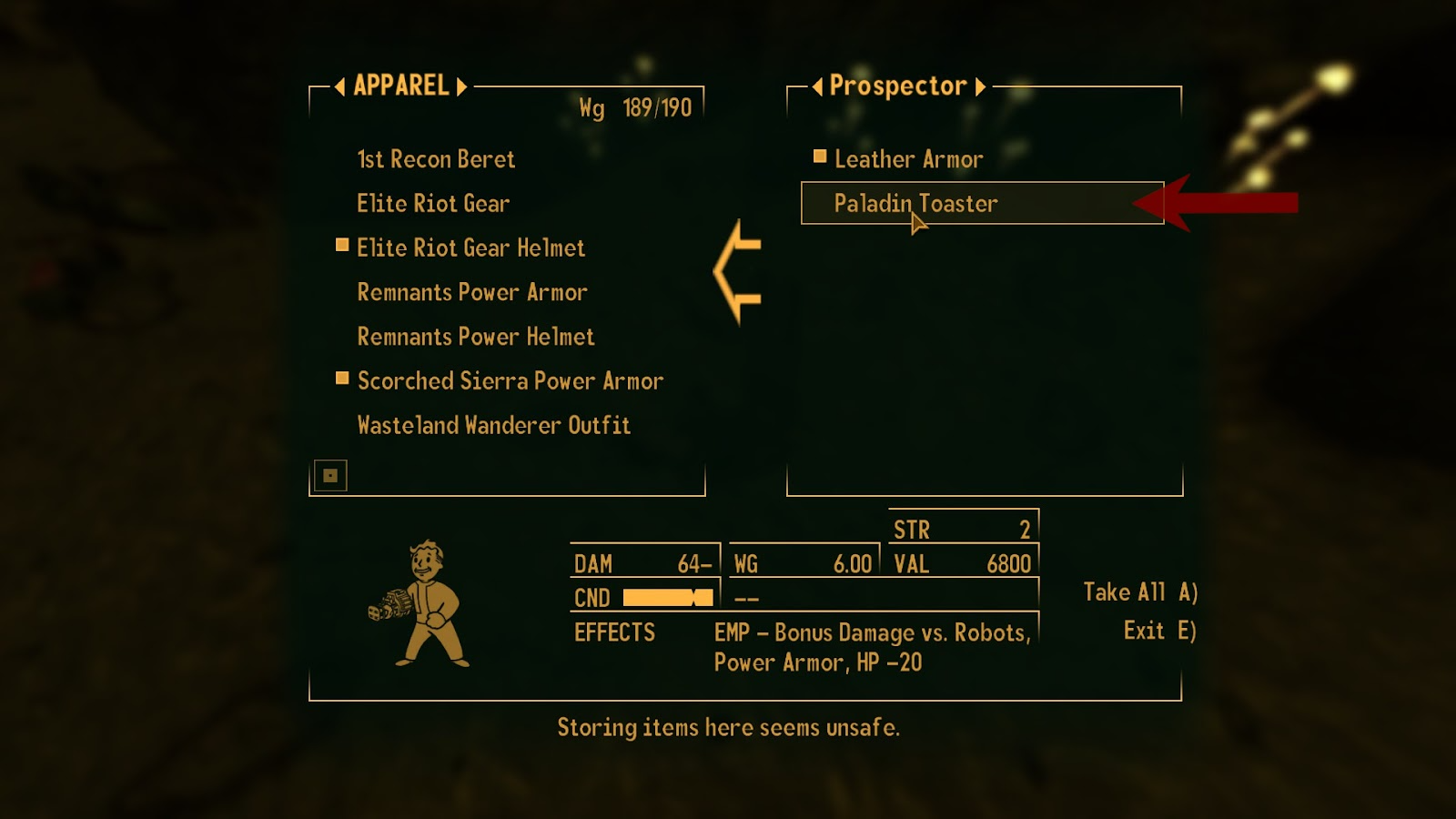This screenshot has height=819, width=1456.
Task: Click the small square marker below the Apparel list
Action: (x=329, y=474)
